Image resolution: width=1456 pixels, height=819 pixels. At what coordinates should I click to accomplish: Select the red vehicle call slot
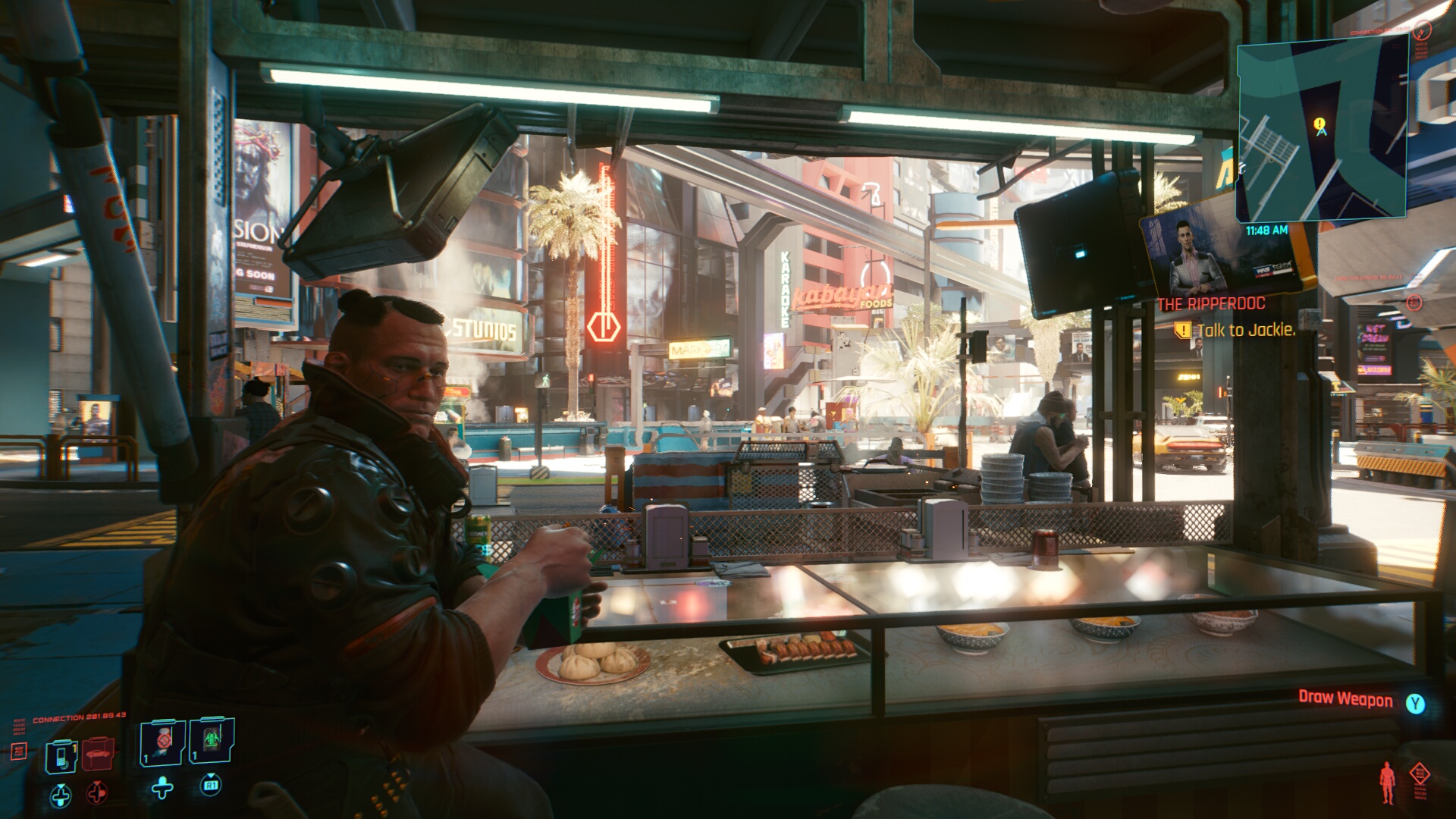pos(98,755)
